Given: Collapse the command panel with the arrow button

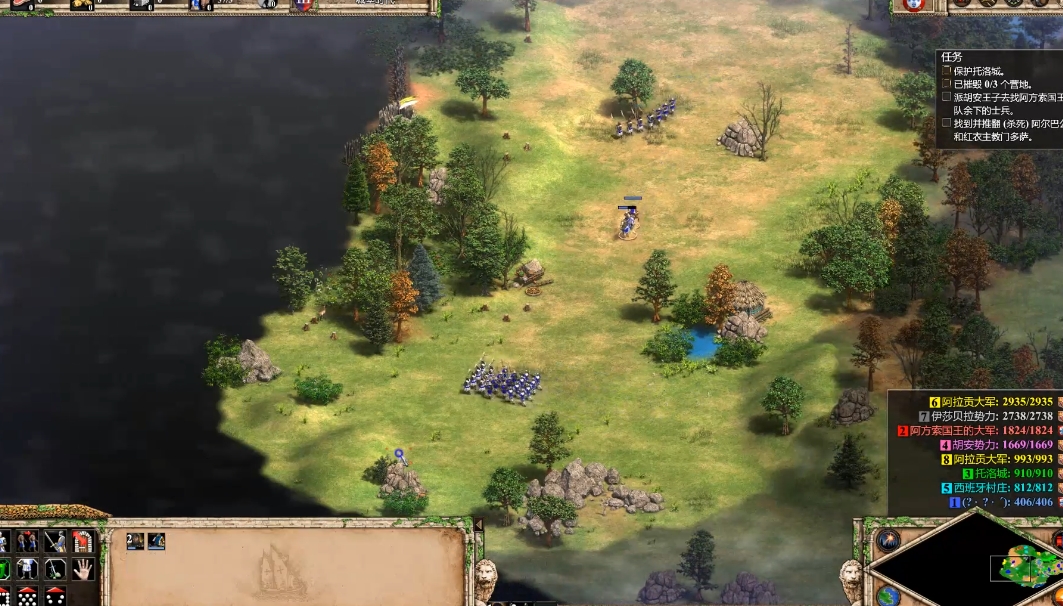Looking at the screenshot, I should (478, 525).
